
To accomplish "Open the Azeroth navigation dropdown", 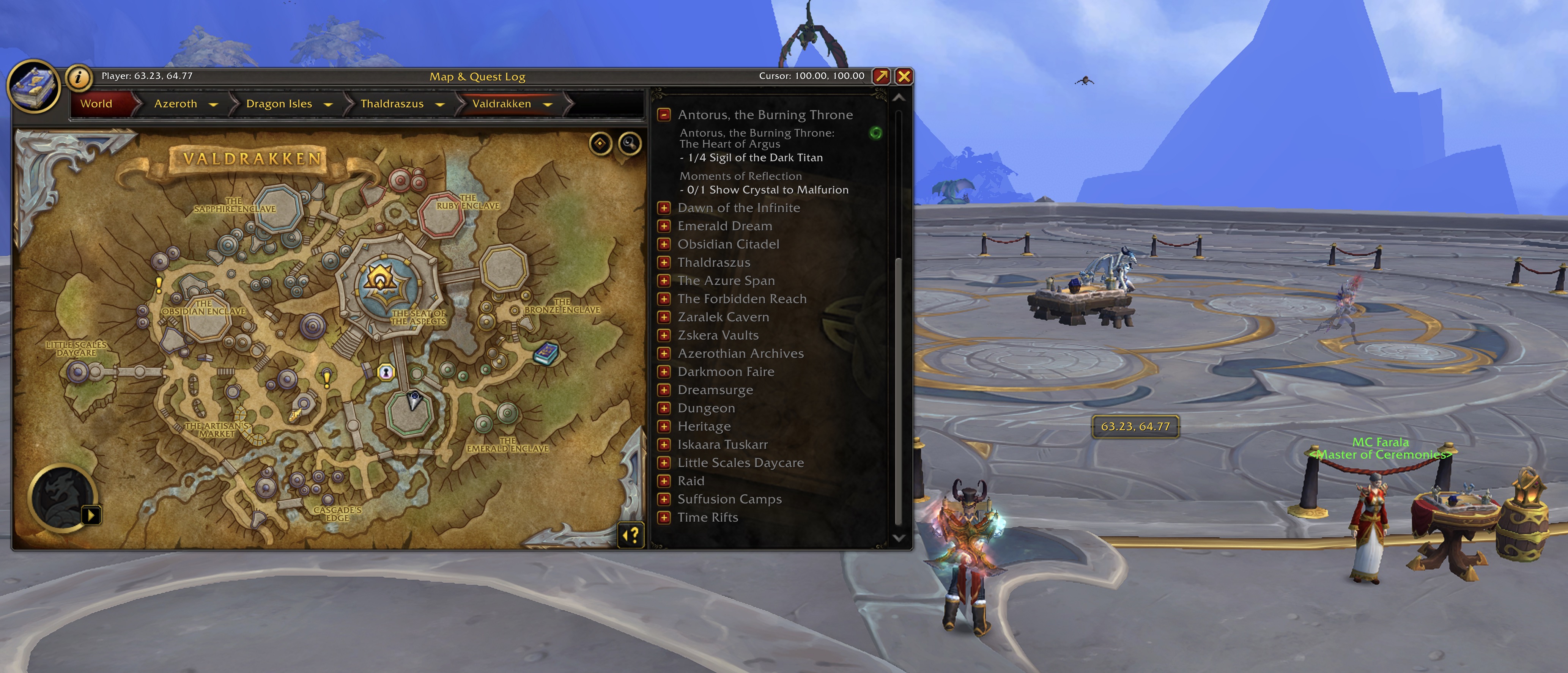I will pos(213,105).
